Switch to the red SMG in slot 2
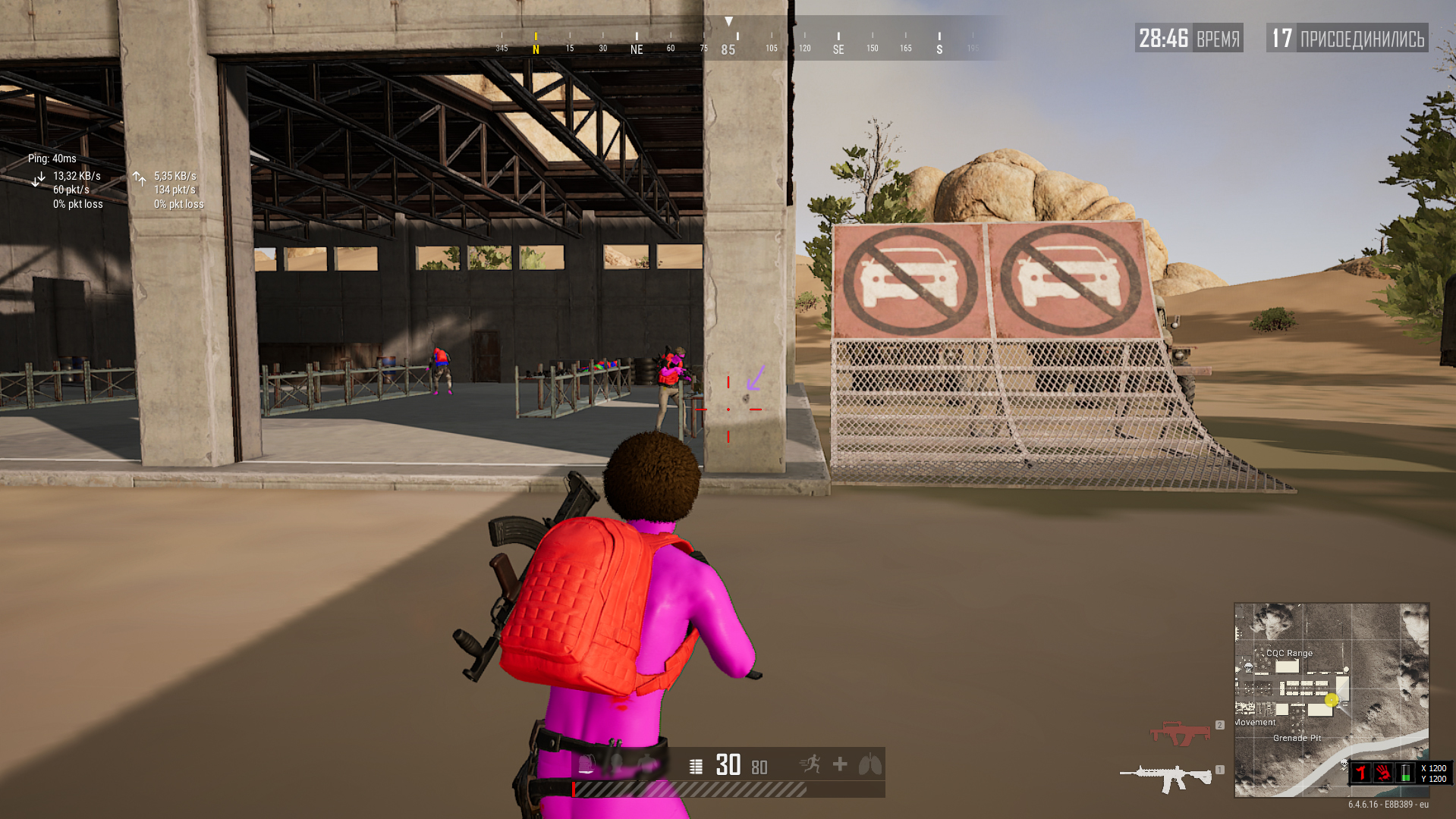 coord(1181,733)
